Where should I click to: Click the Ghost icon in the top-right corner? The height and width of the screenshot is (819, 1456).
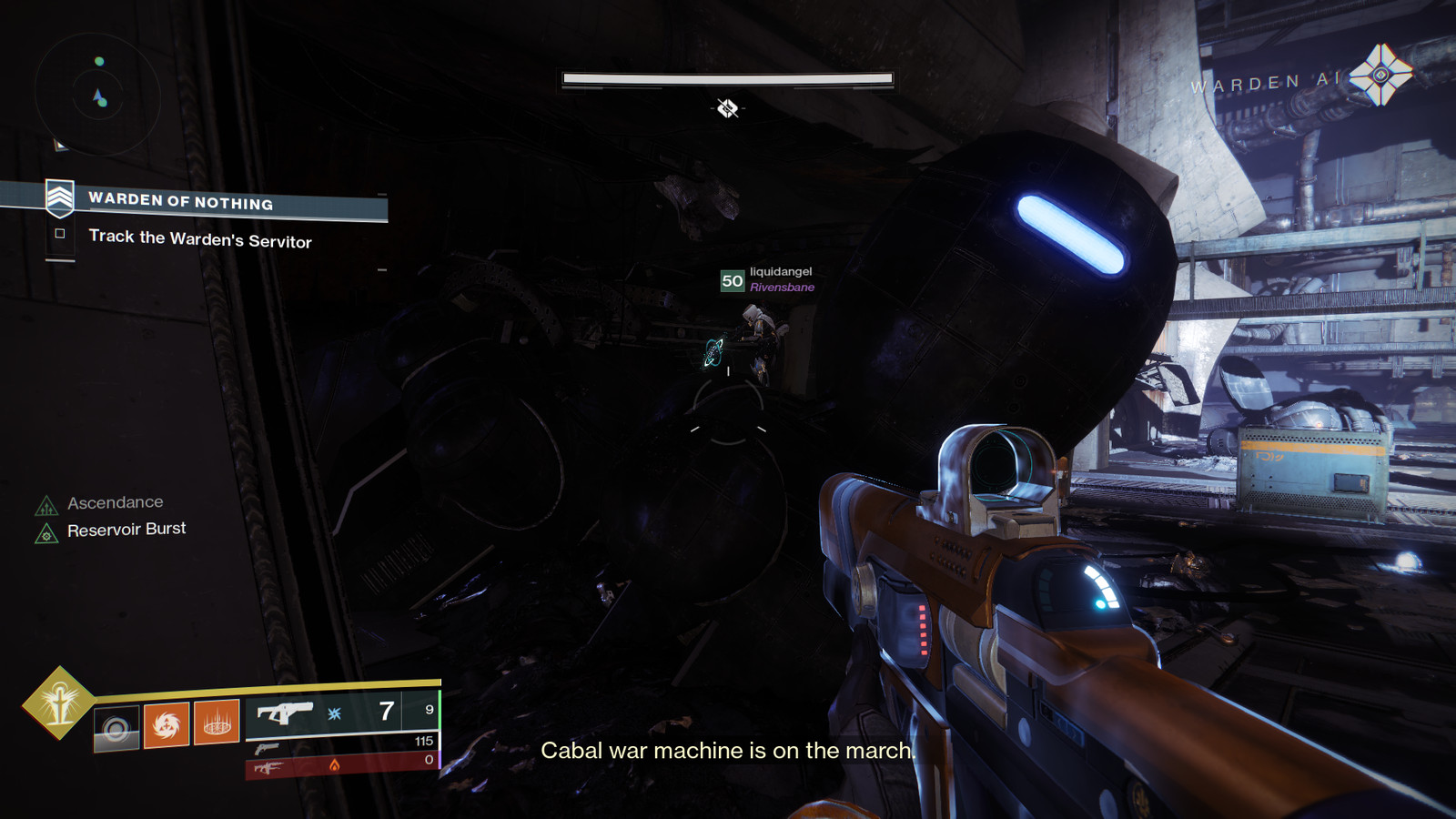pyautogui.click(x=1381, y=74)
